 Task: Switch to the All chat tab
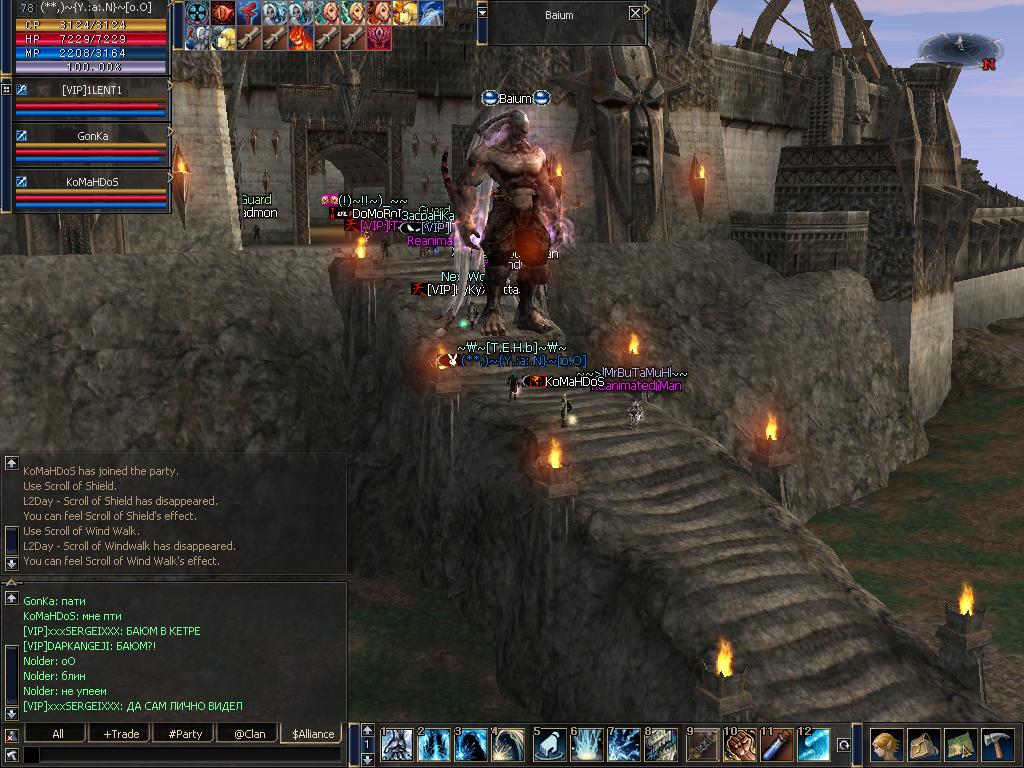[x=58, y=734]
